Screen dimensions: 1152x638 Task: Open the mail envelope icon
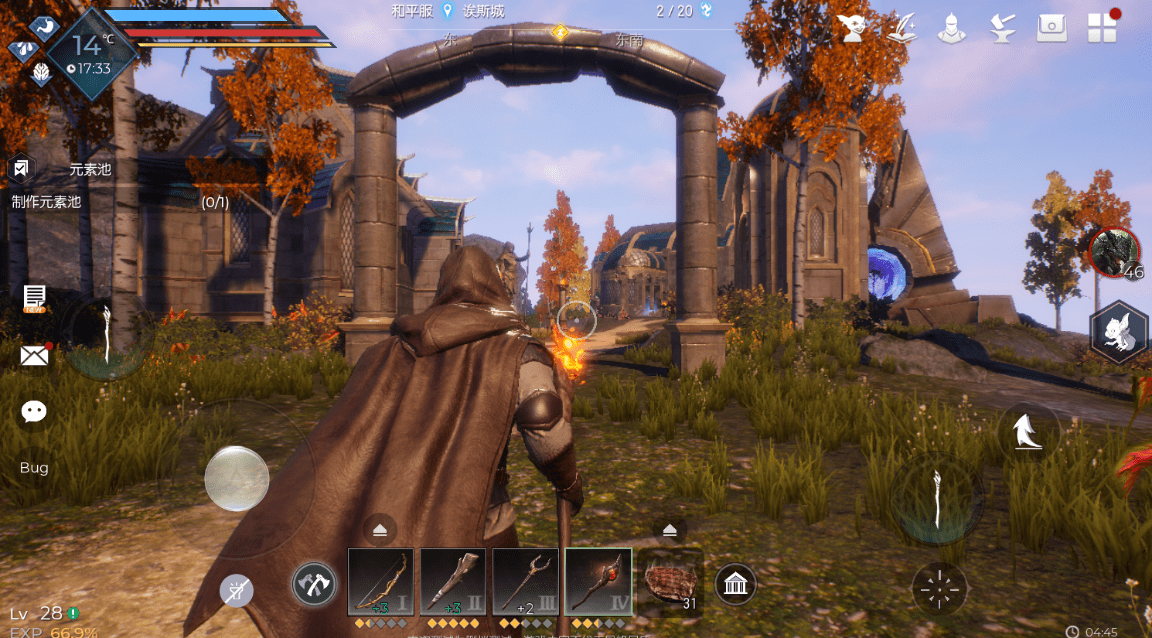35,355
